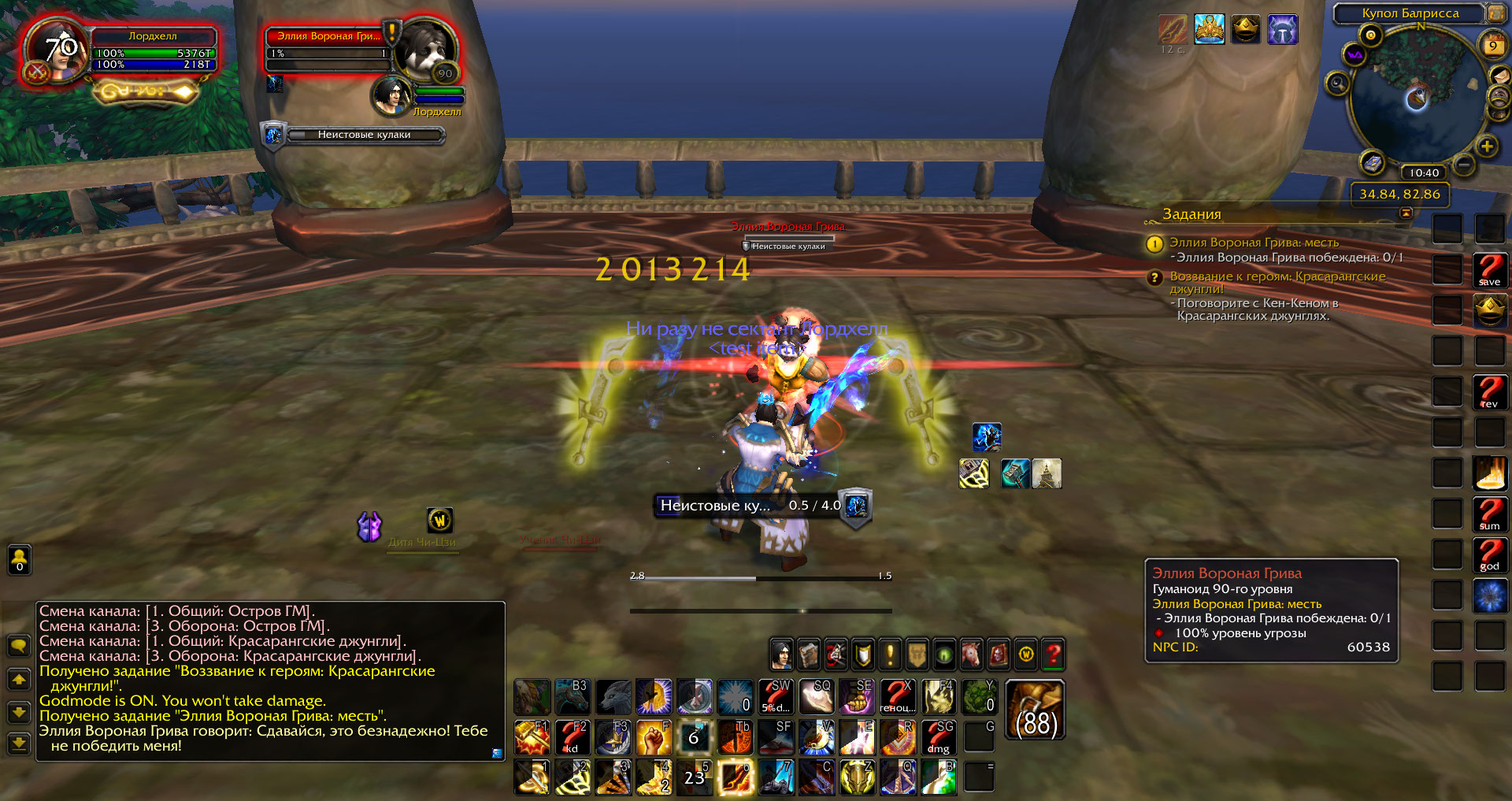Click the 'kd' macro button
Image resolution: width=1512 pixels, height=801 pixels.
pyautogui.click(x=572, y=737)
